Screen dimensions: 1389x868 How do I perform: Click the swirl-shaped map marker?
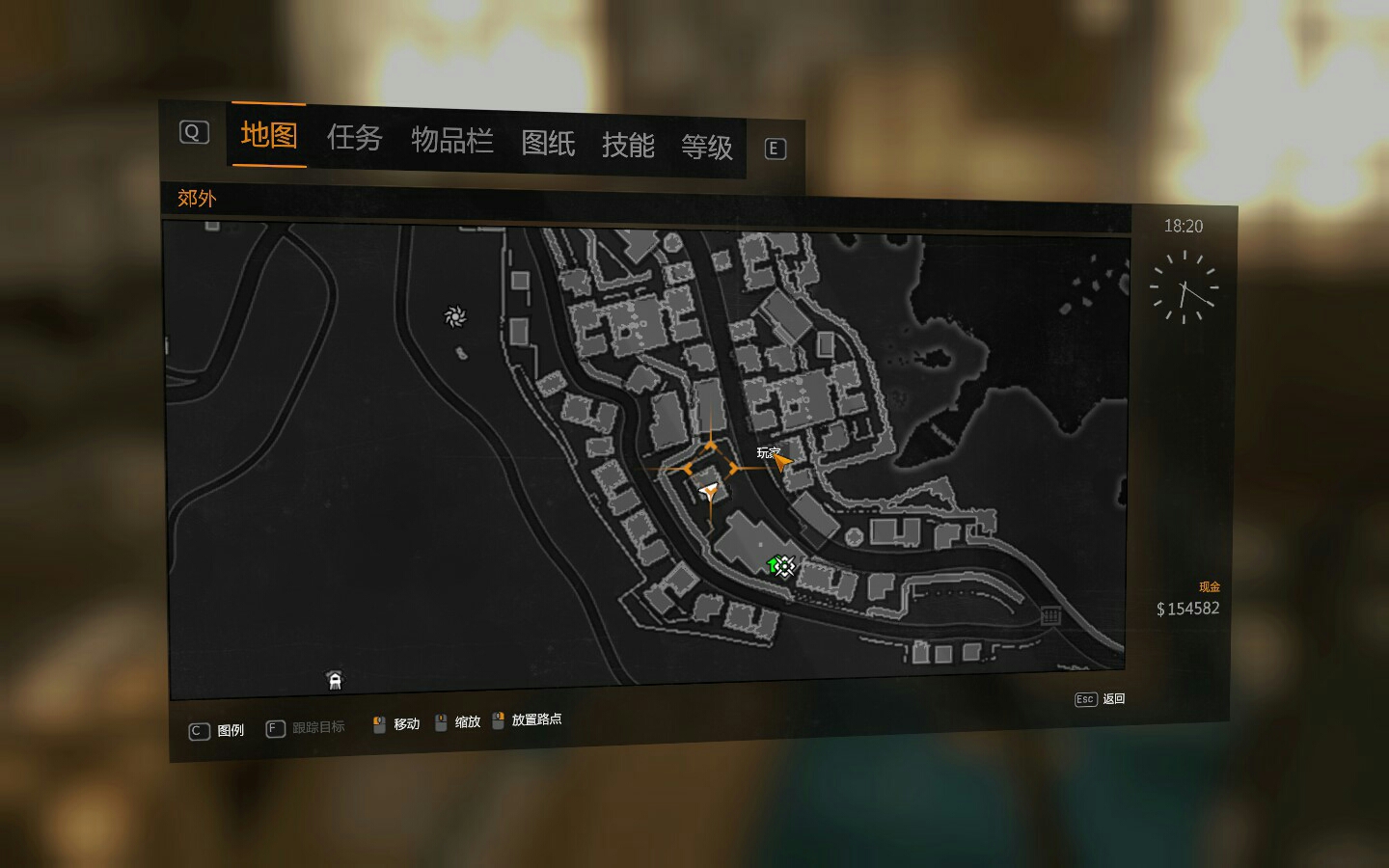(x=455, y=316)
